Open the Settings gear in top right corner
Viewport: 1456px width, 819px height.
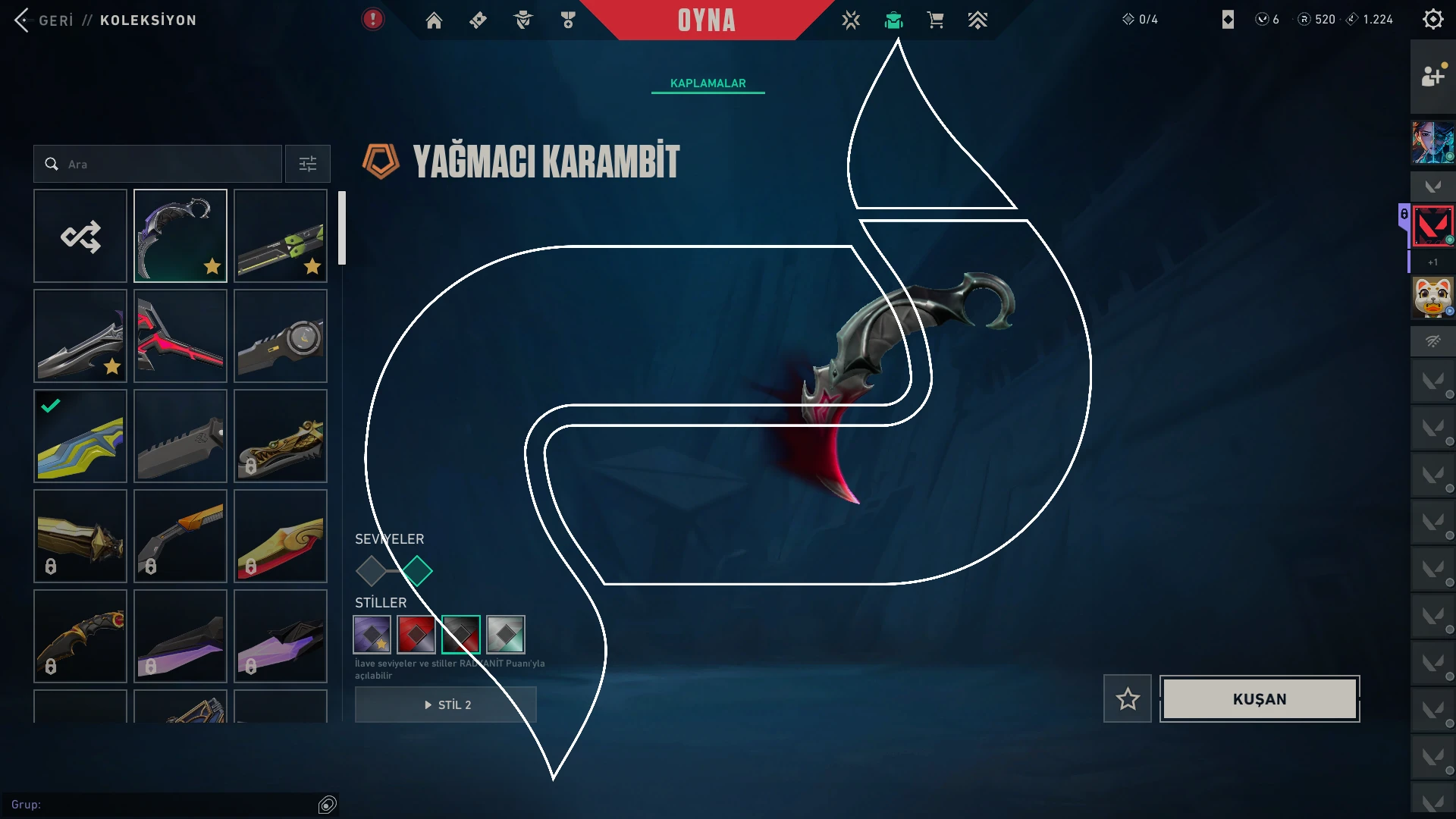(x=1433, y=20)
